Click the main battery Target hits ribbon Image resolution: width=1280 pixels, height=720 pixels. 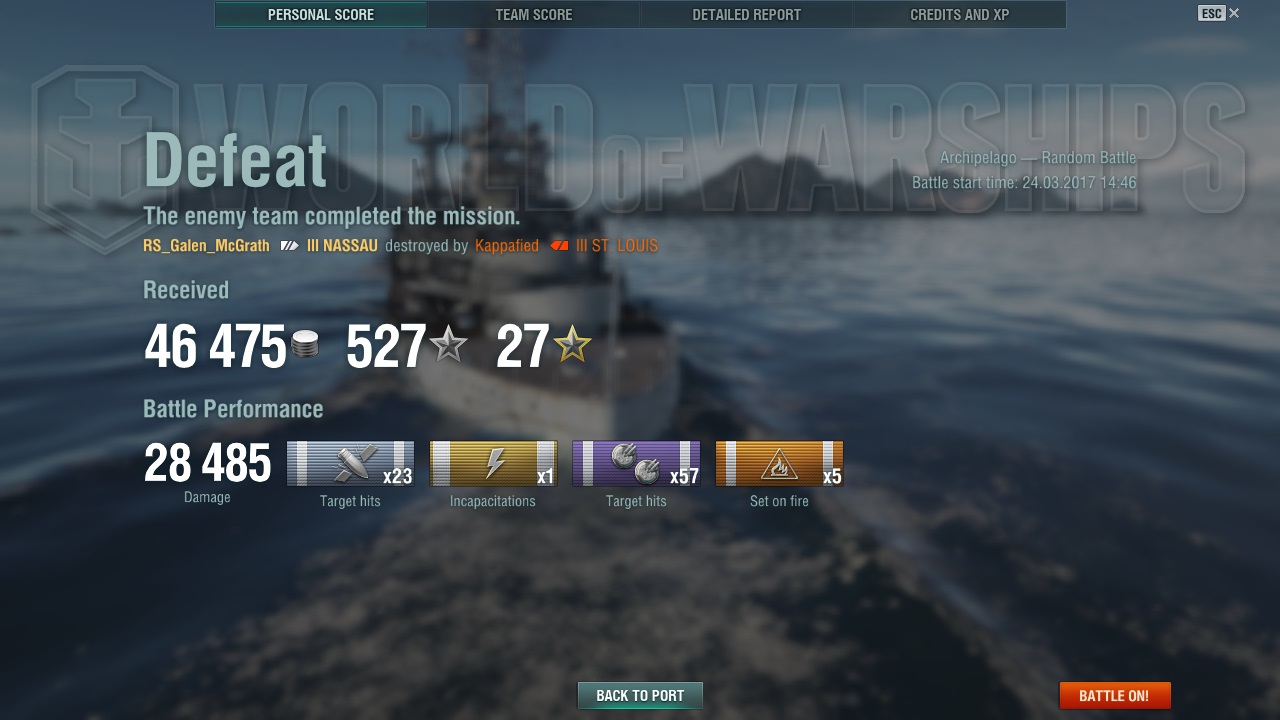click(x=350, y=464)
